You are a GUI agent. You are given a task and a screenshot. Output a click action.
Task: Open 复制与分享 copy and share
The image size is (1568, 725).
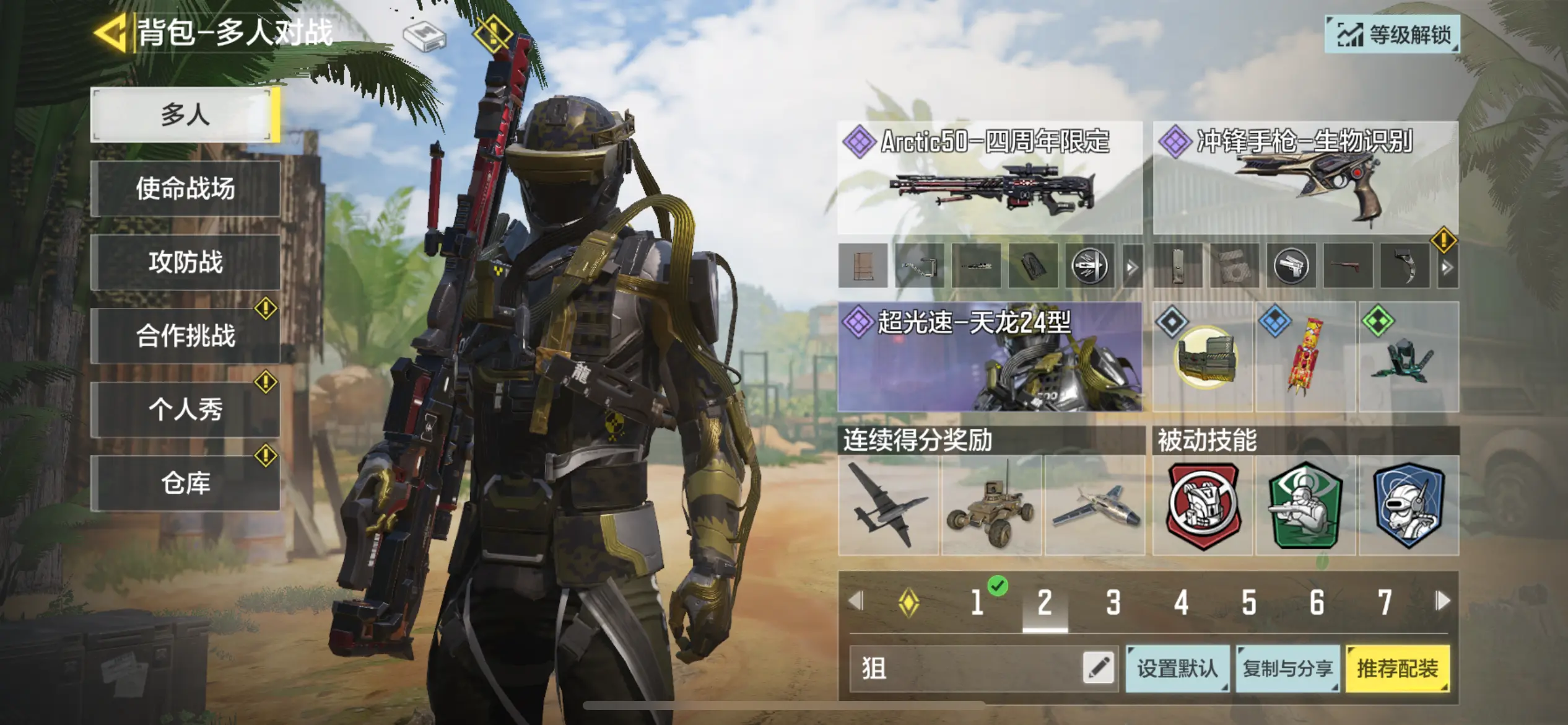point(1287,669)
